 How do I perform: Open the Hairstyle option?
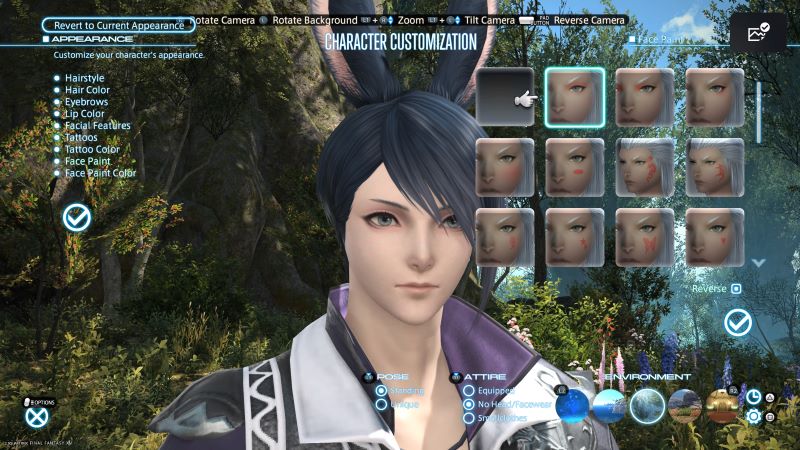84,76
